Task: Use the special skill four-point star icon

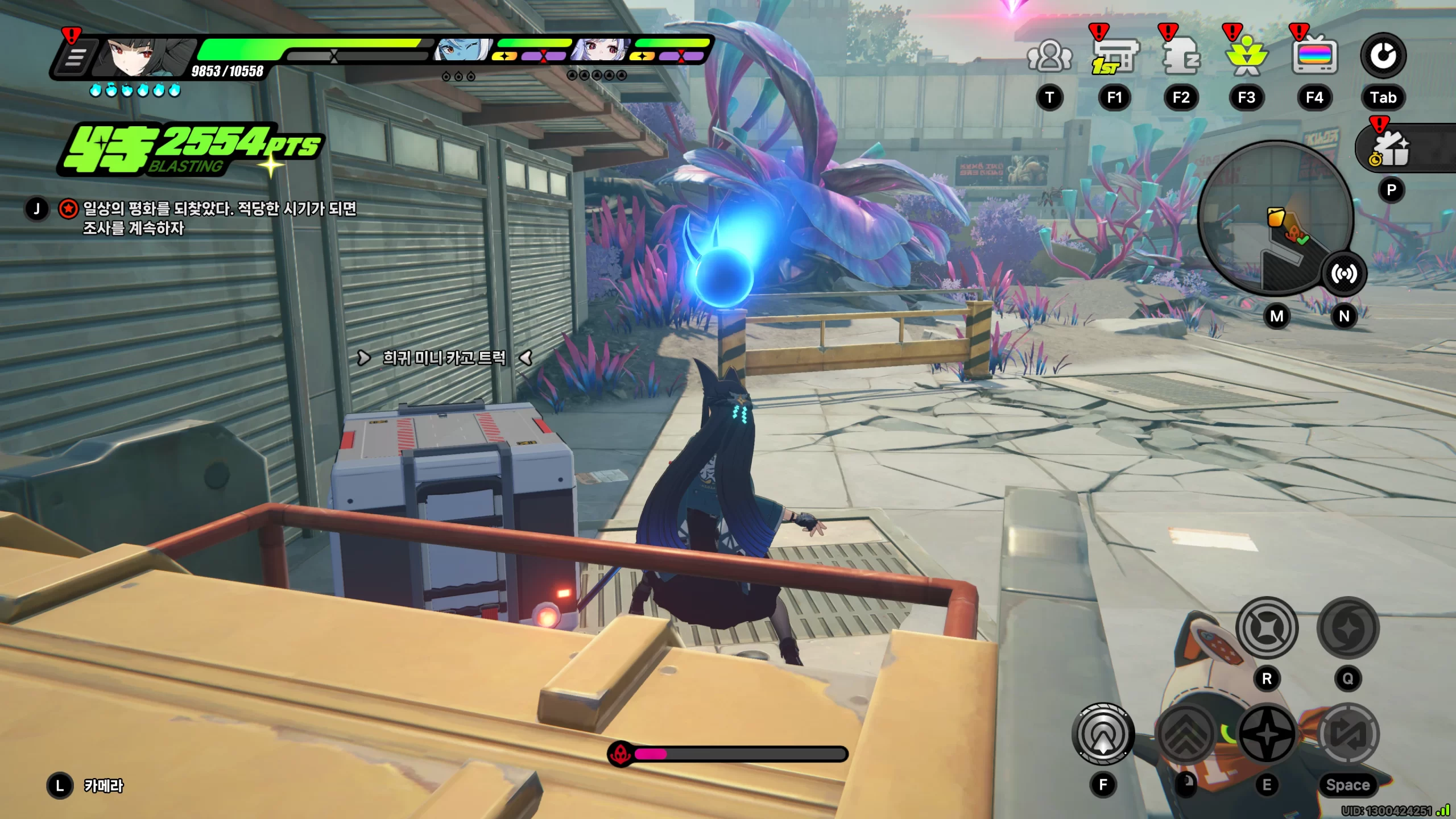Action: point(1267,734)
